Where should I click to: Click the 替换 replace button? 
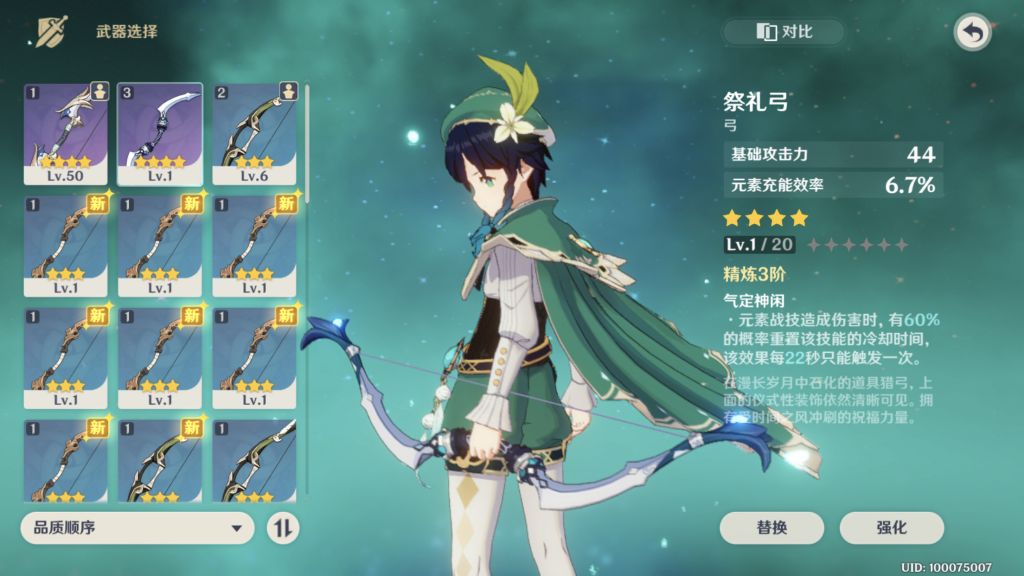tap(771, 528)
